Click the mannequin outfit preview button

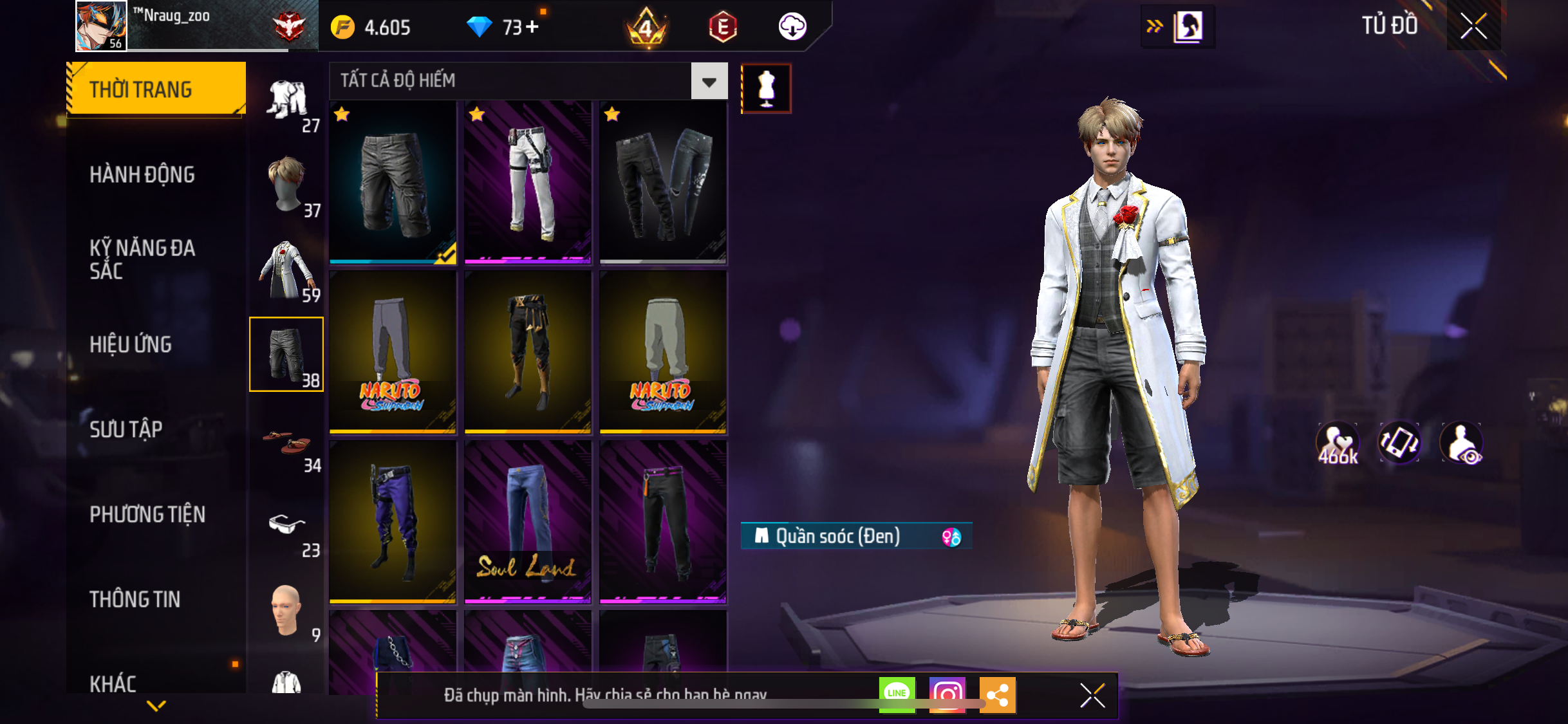tap(766, 89)
